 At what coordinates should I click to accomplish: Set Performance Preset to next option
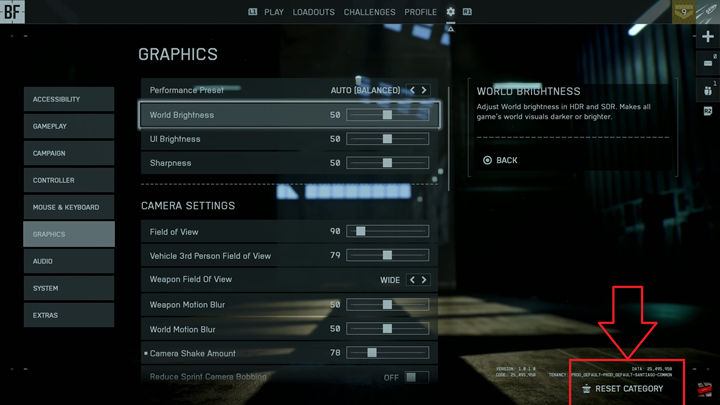pyautogui.click(x=424, y=90)
